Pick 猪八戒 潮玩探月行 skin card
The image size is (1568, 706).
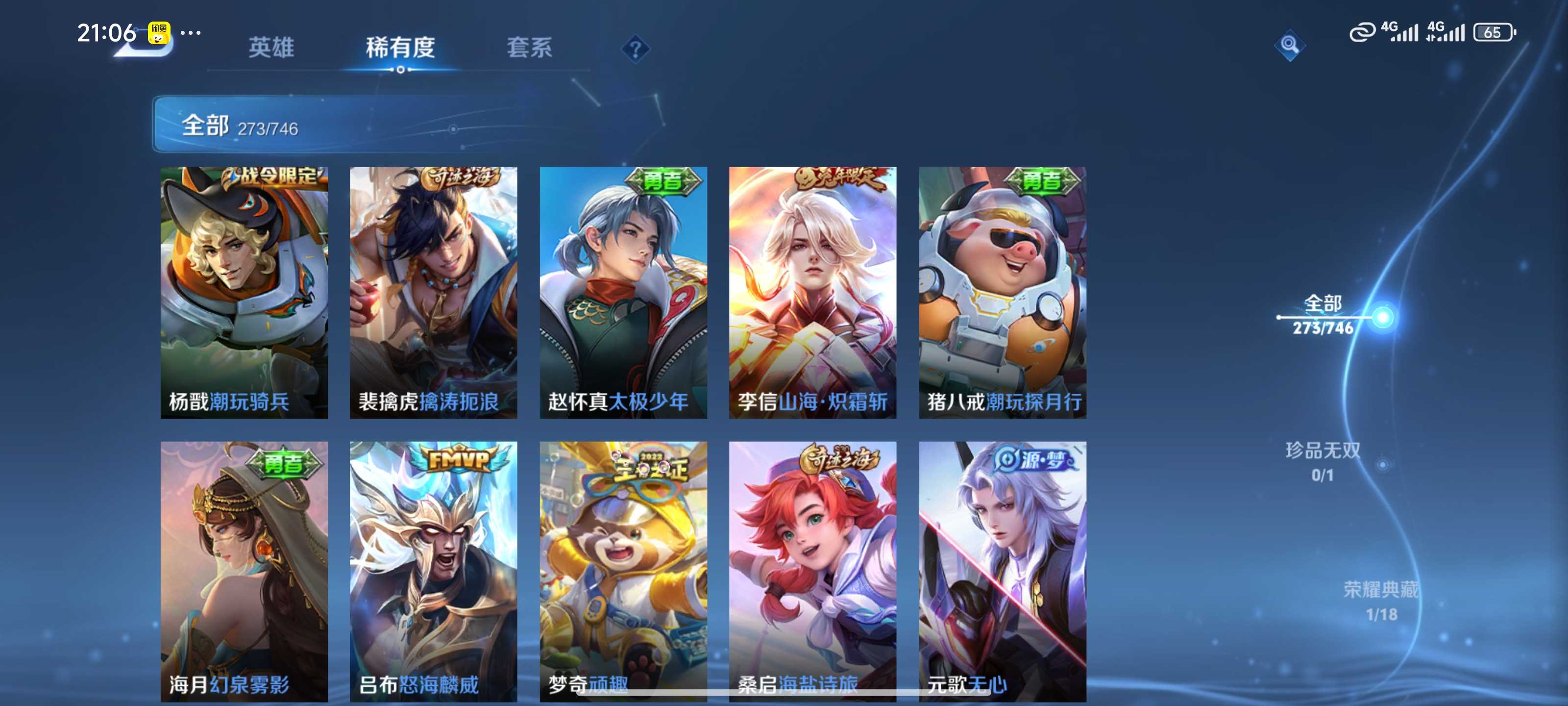(1003, 292)
